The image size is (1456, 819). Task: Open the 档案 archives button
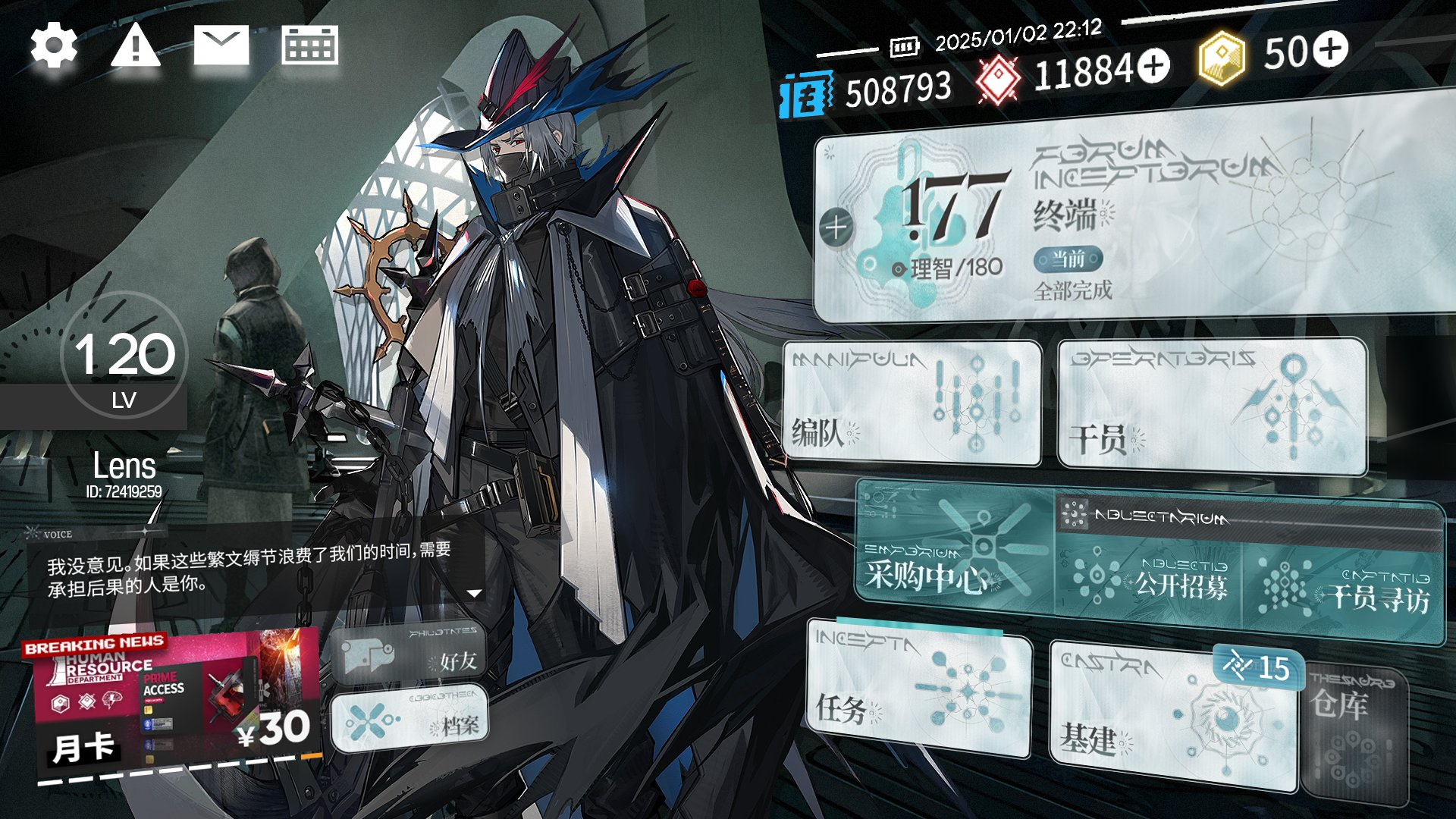[x=409, y=720]
